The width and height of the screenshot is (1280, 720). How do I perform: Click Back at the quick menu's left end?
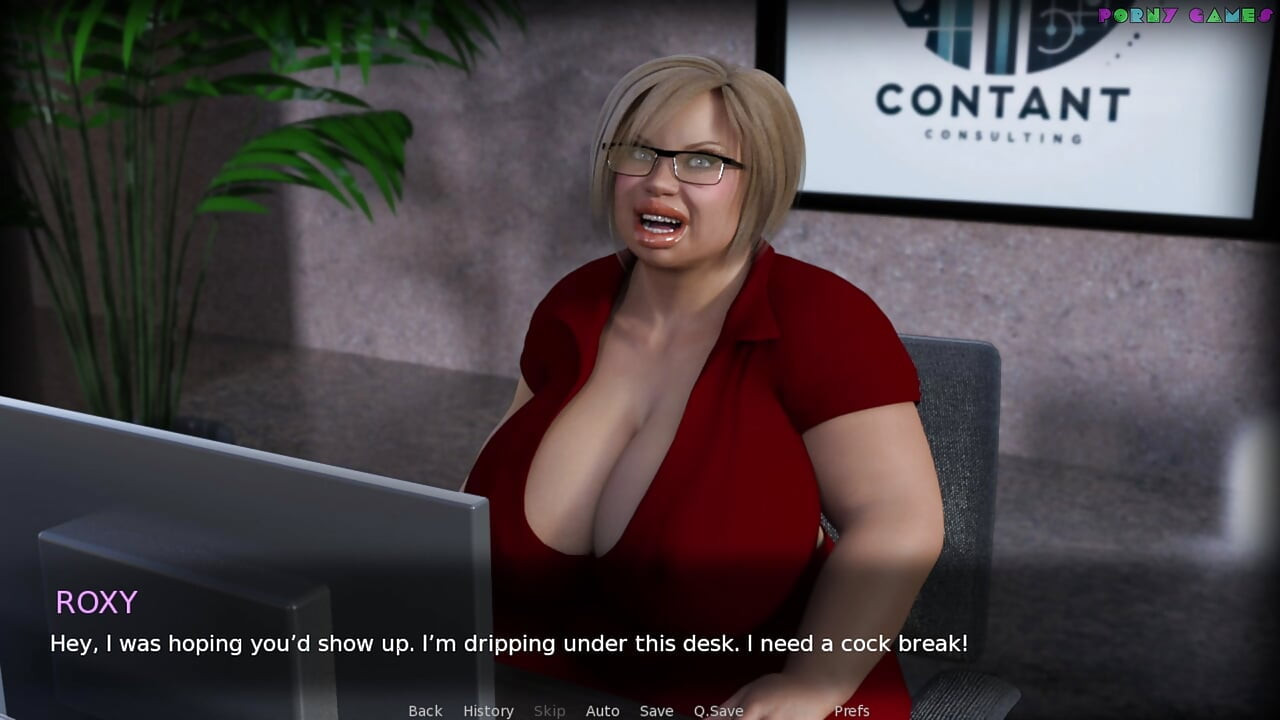[x=424, y=710]
